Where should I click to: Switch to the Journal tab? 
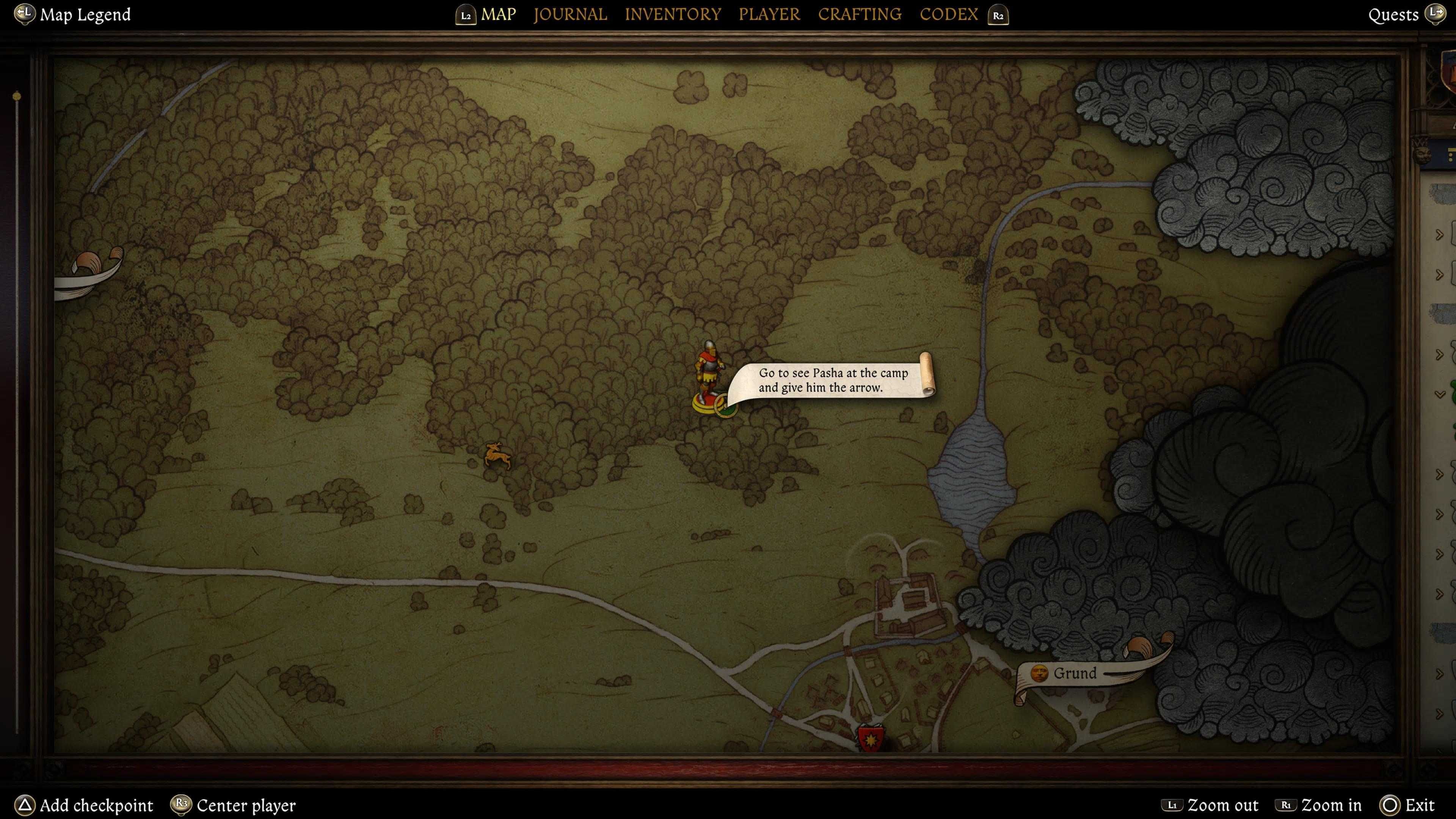(570, 14)
